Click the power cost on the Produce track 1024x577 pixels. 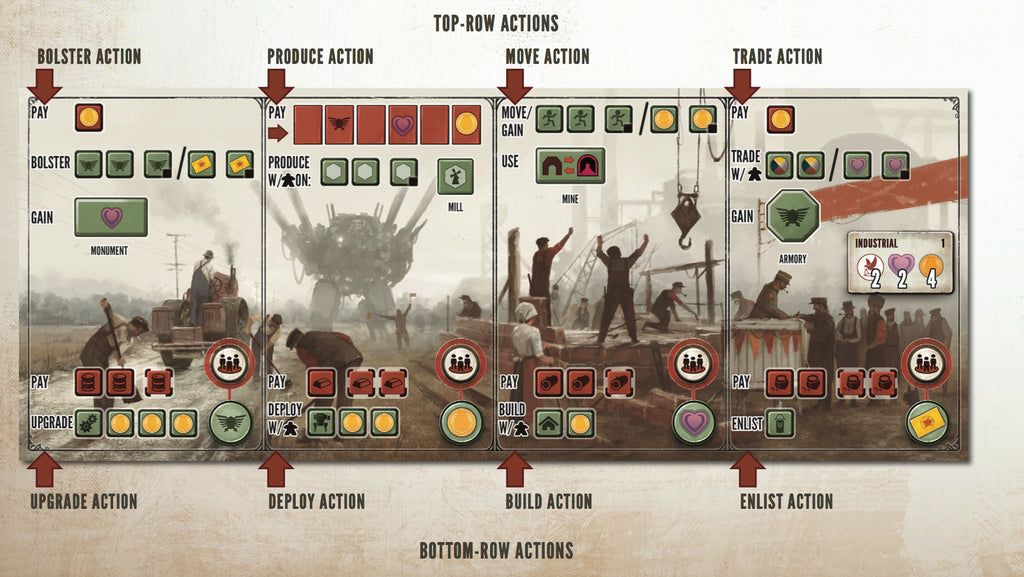[x=339, y=123]
